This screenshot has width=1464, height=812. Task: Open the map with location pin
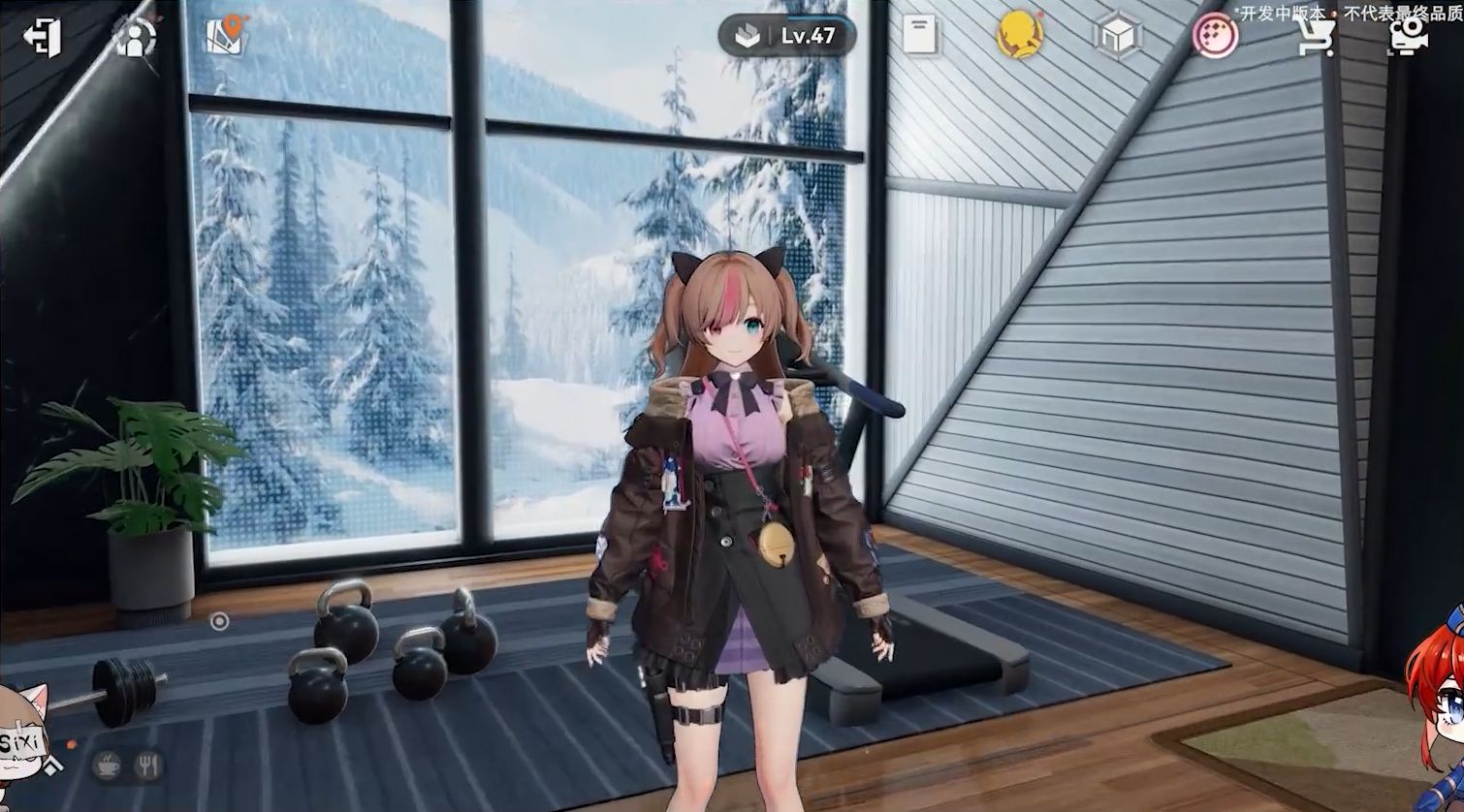tap(227, 36)
